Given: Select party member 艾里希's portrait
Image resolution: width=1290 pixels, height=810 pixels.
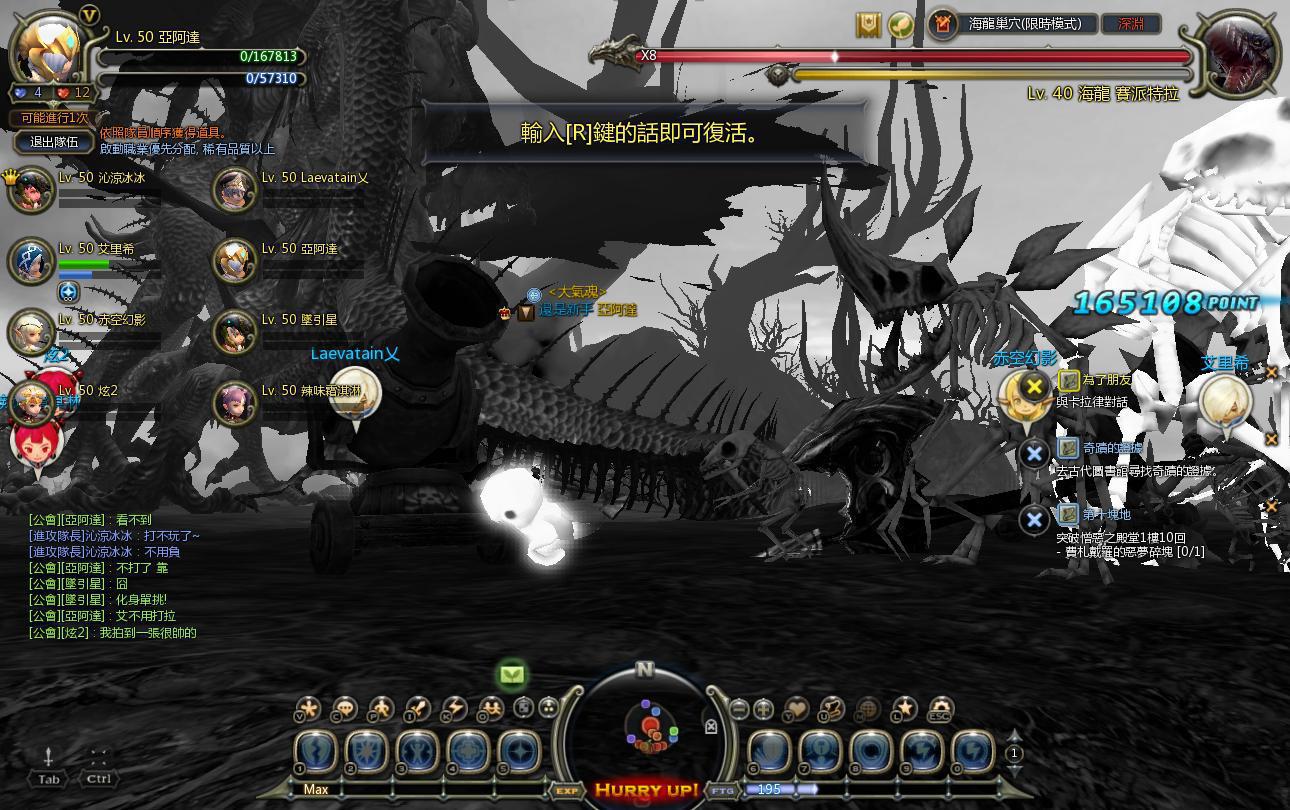Looking at the screenshot, I should pos(31,261).
